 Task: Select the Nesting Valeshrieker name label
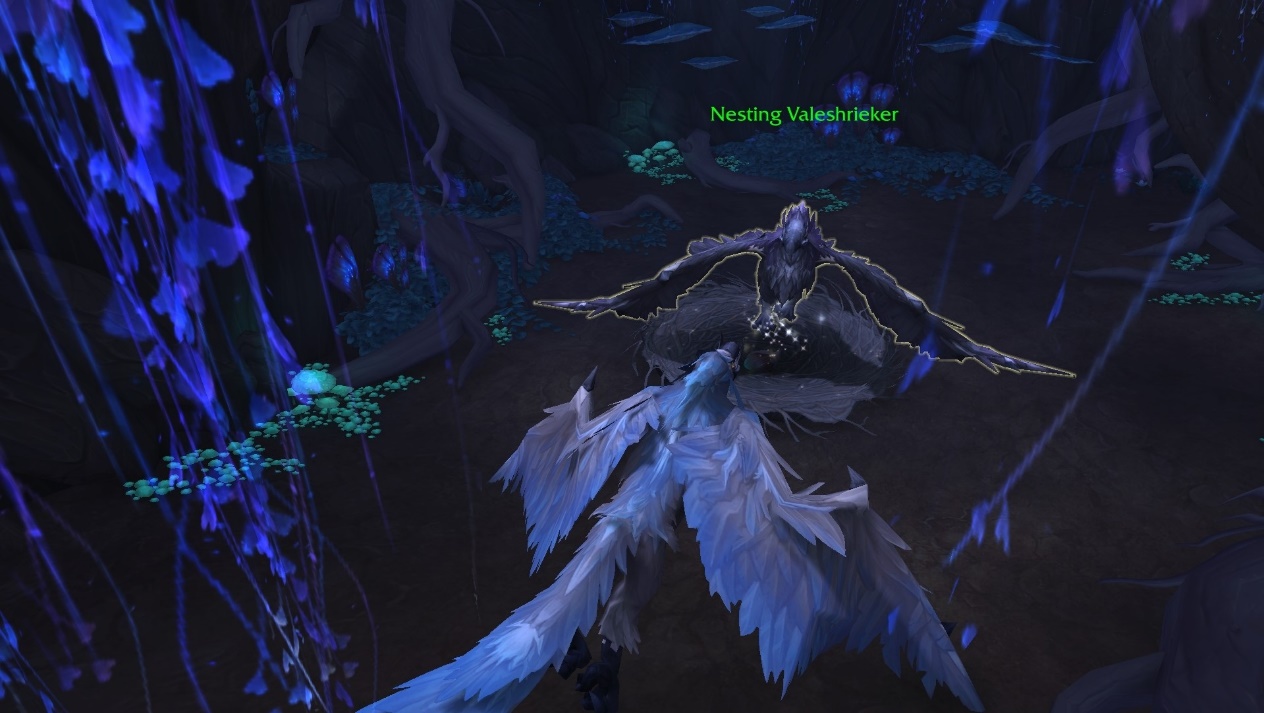click(804, 114)
